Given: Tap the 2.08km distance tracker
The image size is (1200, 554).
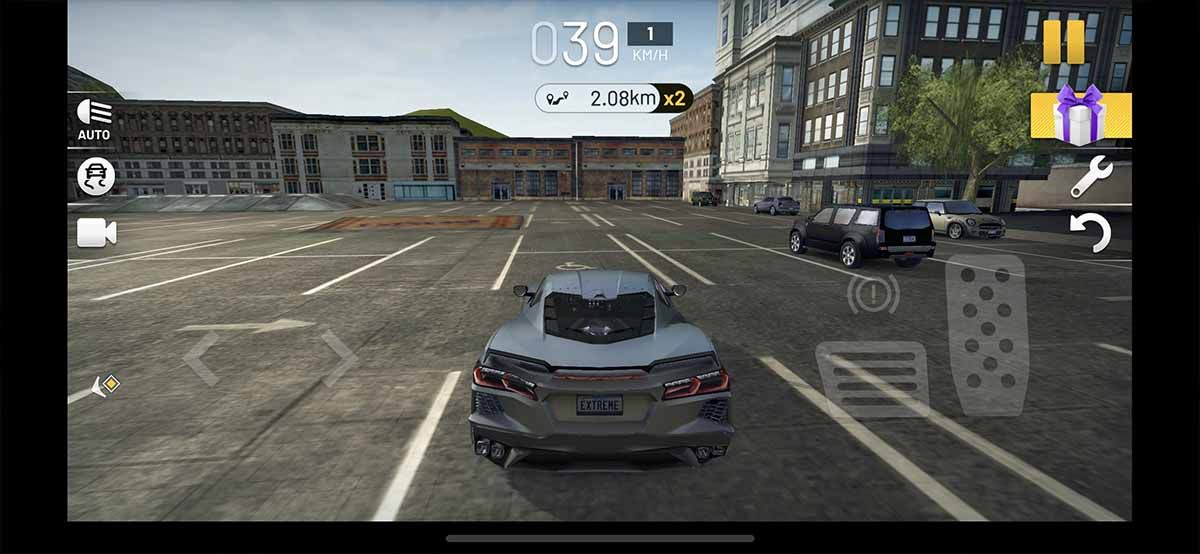Looking at the screenshot, I should pyautogui.click(x=614, y=98).
